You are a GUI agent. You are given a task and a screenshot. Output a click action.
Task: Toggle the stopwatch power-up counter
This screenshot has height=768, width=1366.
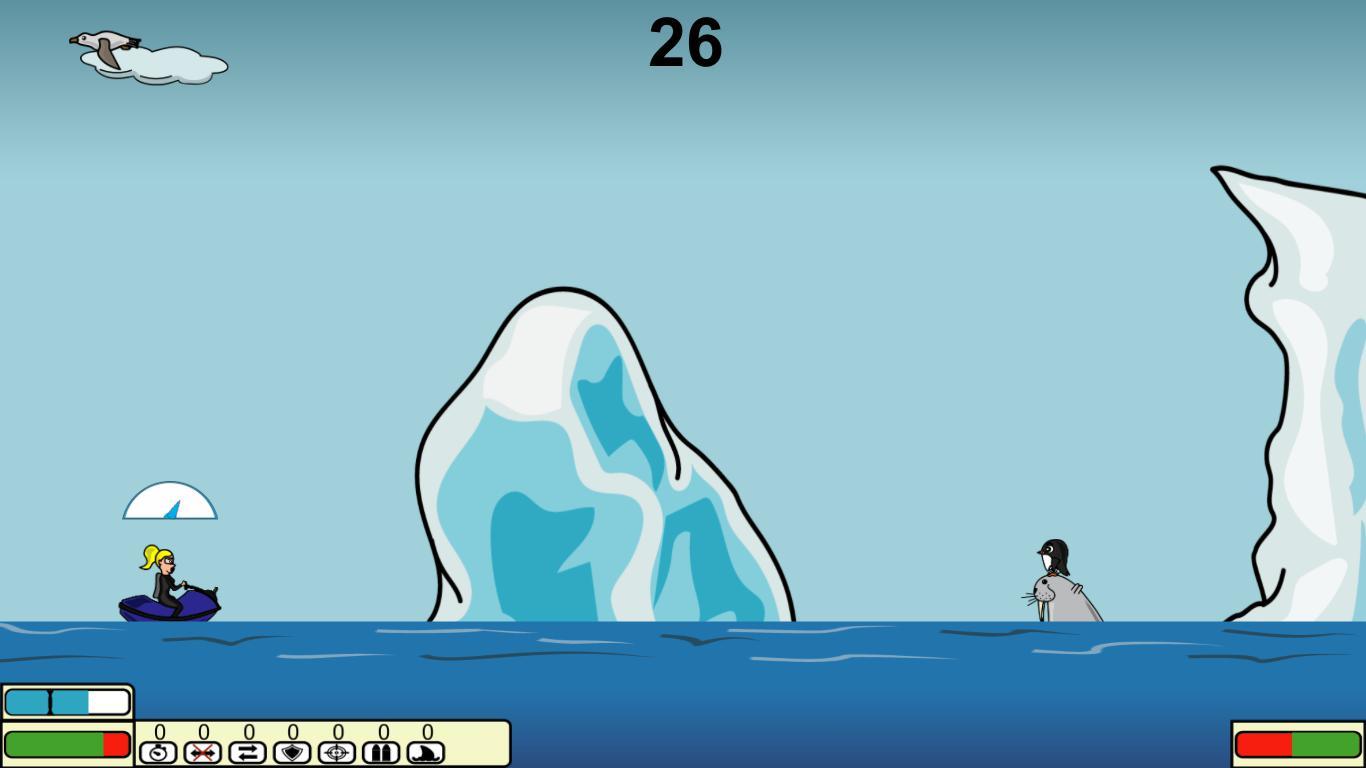[x=158, y=733]
